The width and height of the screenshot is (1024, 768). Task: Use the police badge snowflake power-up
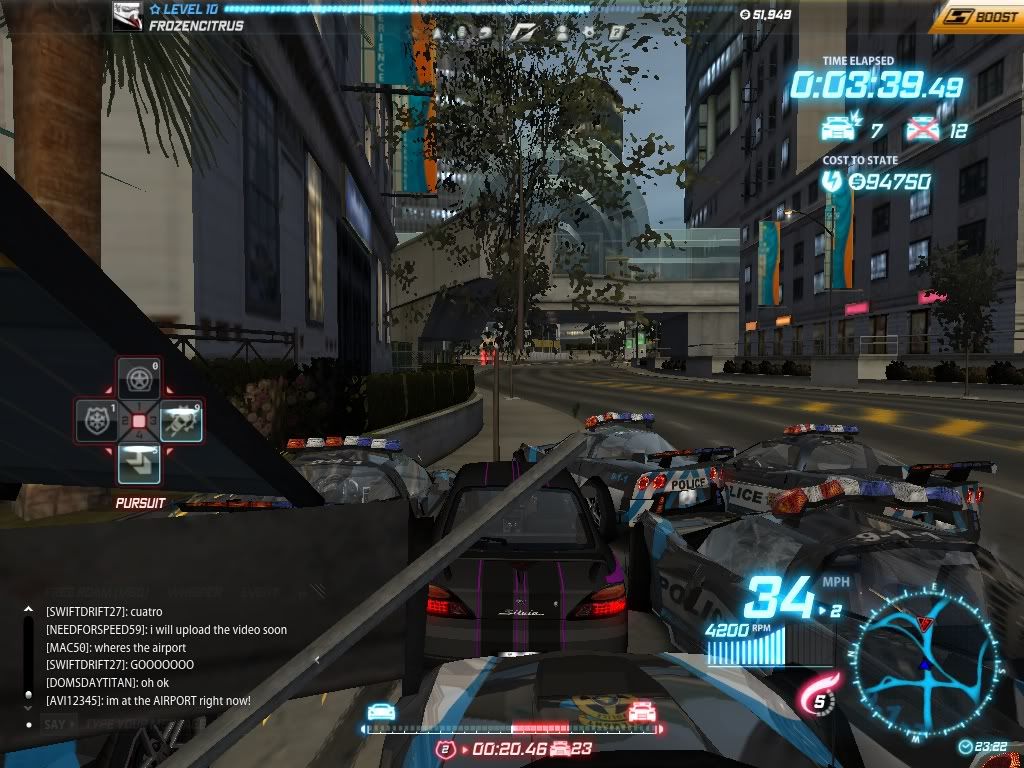(98, 421)
